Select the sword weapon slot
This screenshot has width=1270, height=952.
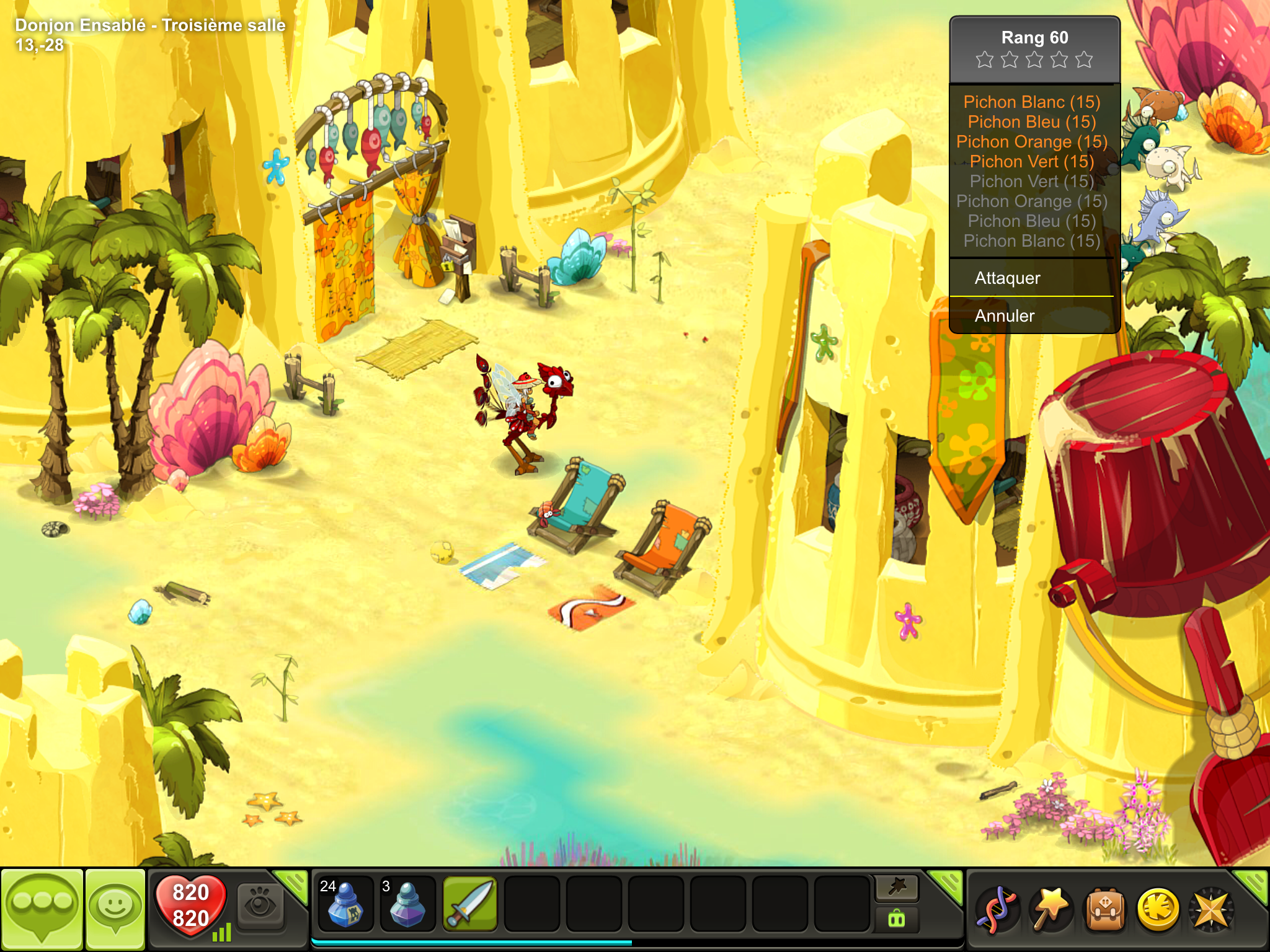click(469, 904)
